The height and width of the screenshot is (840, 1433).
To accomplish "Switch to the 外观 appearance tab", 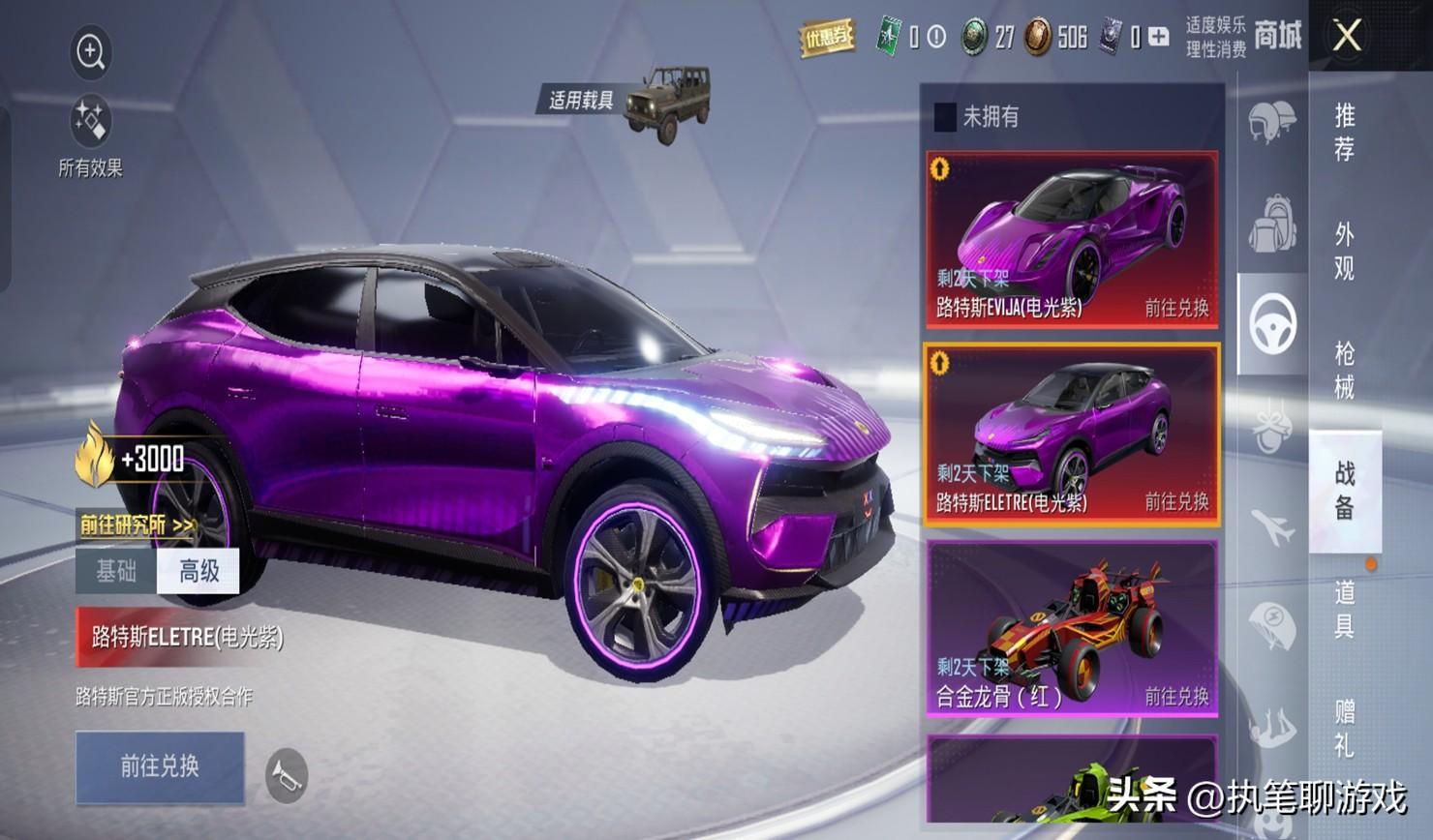I will click(1345, 251).
